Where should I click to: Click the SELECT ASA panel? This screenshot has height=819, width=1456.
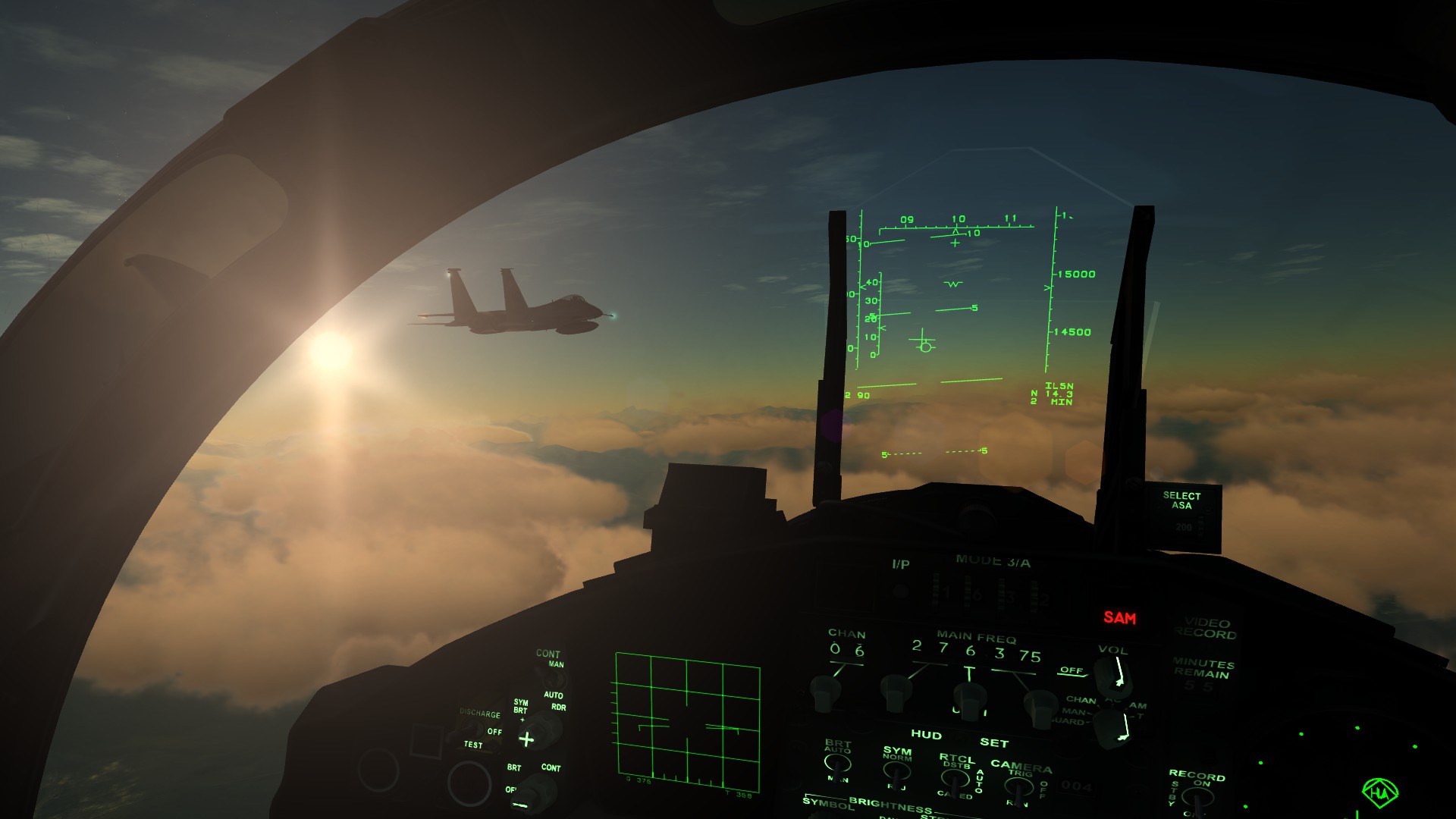point(1181,502)
